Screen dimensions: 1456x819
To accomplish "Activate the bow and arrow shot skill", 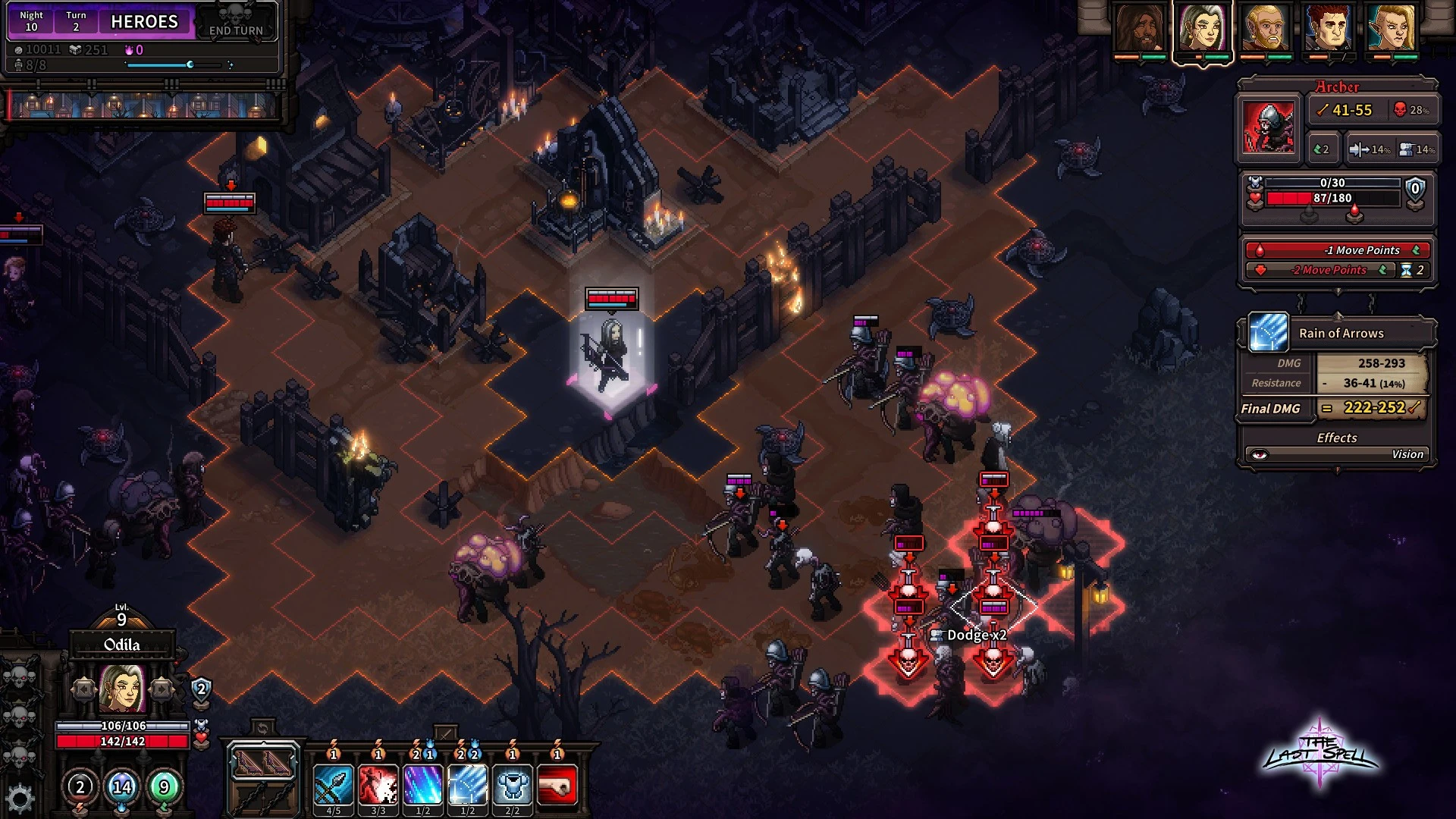I will pos(333,785).
